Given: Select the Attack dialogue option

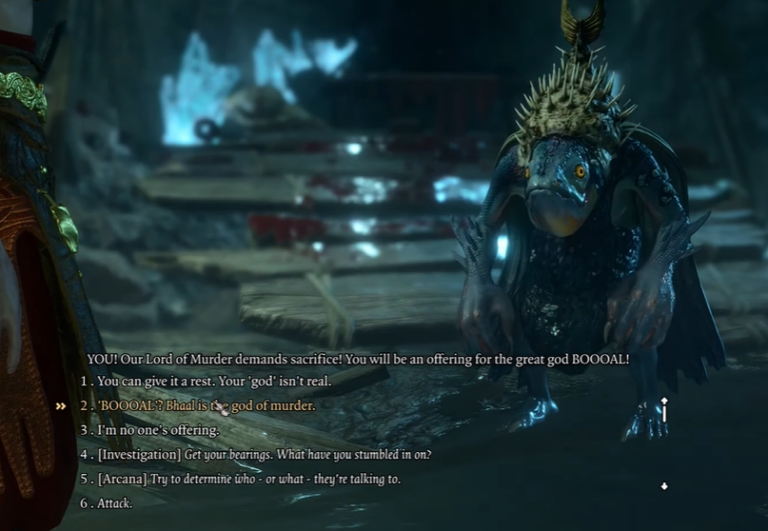Looking at the screenshot, I should pos(114,503).
